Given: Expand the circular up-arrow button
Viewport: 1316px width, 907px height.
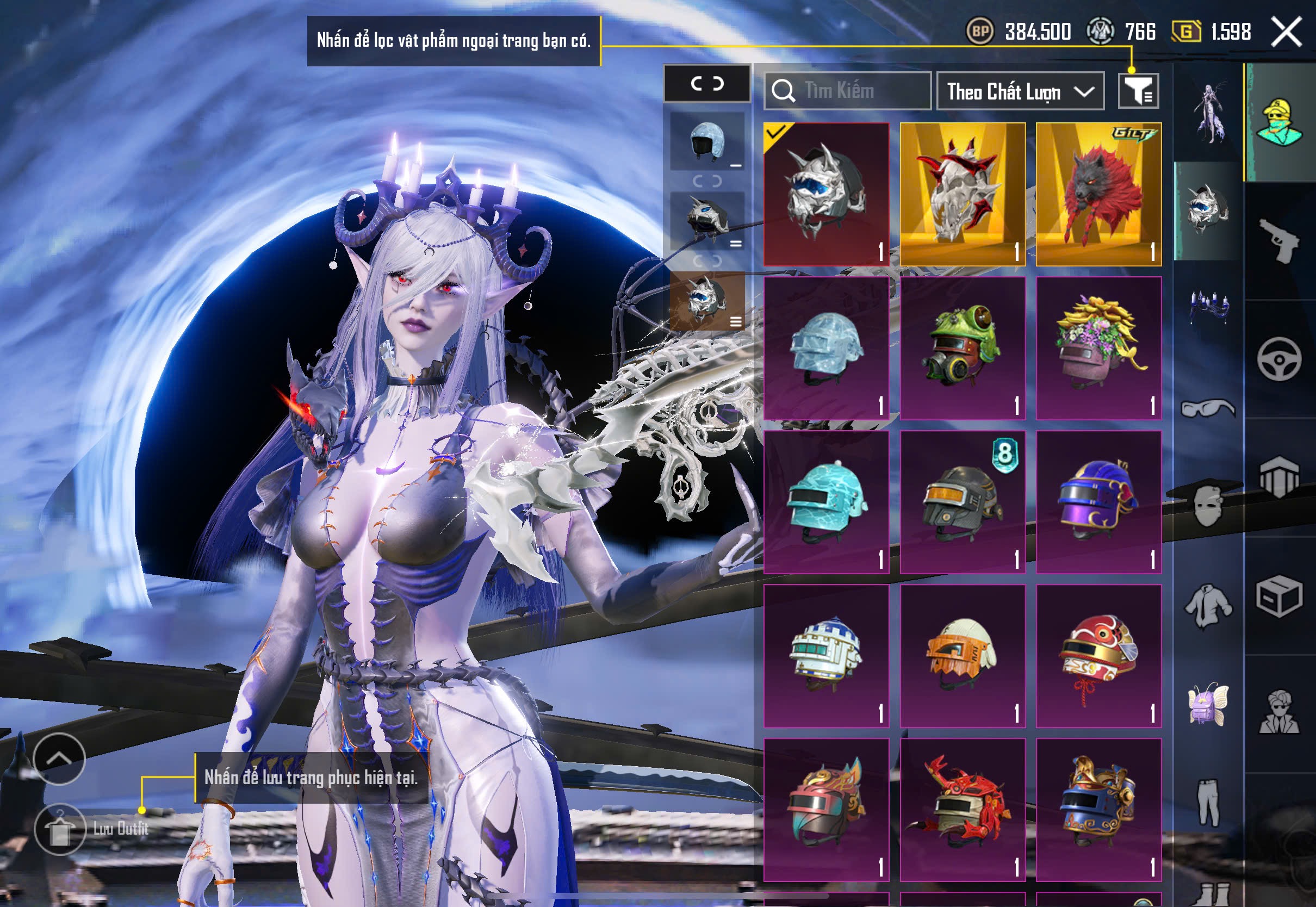Looking at the screenshot, I should coord(59,759).
